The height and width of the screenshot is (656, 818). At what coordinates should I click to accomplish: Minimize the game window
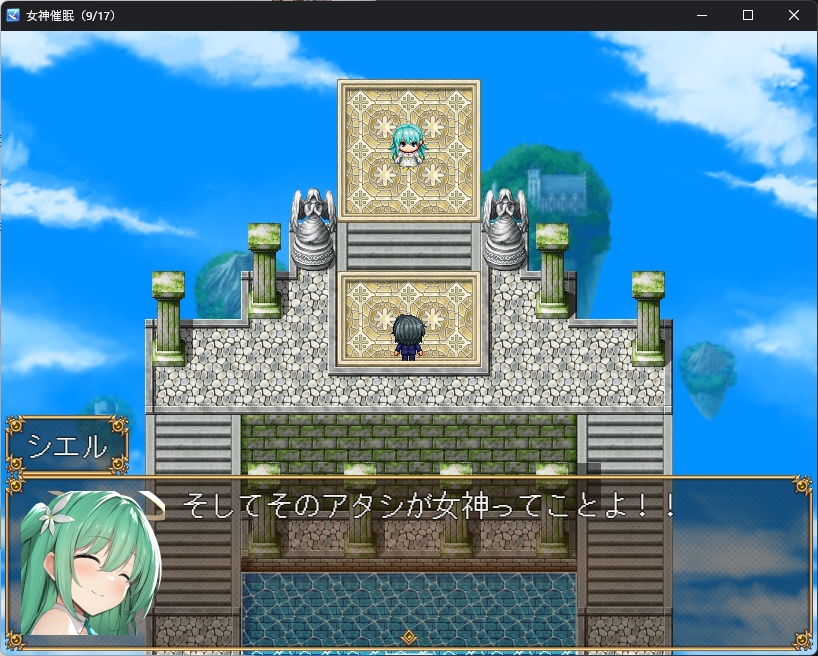point(702,15)
